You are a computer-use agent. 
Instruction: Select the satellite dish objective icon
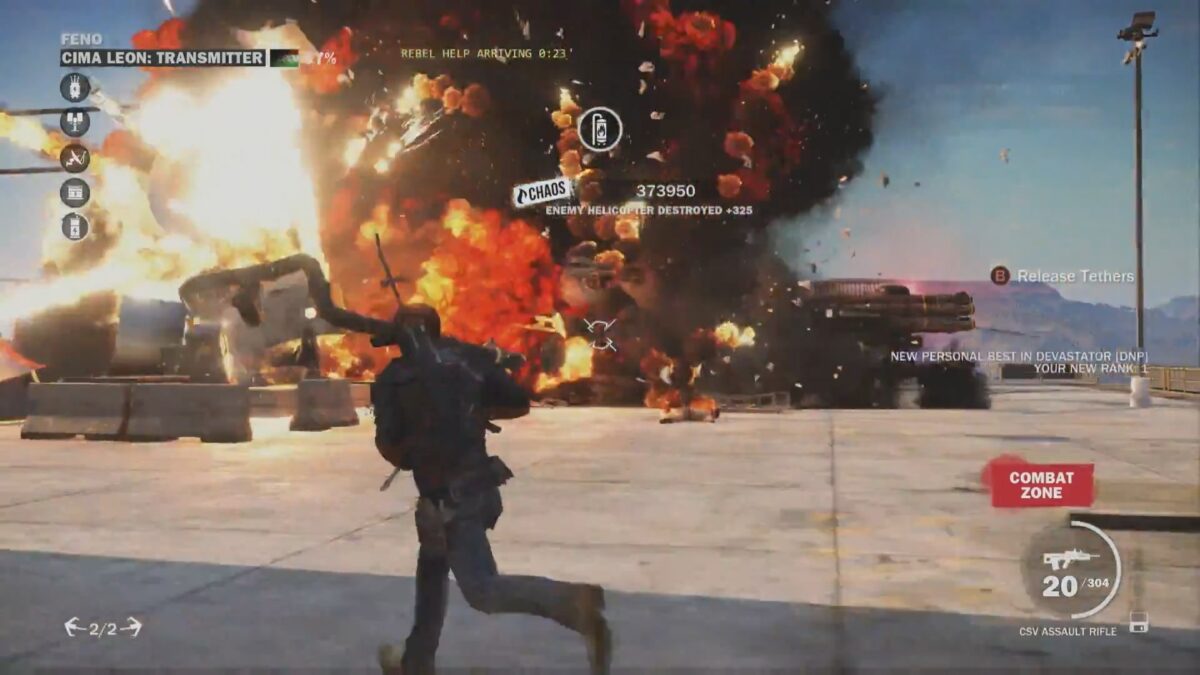75,123
